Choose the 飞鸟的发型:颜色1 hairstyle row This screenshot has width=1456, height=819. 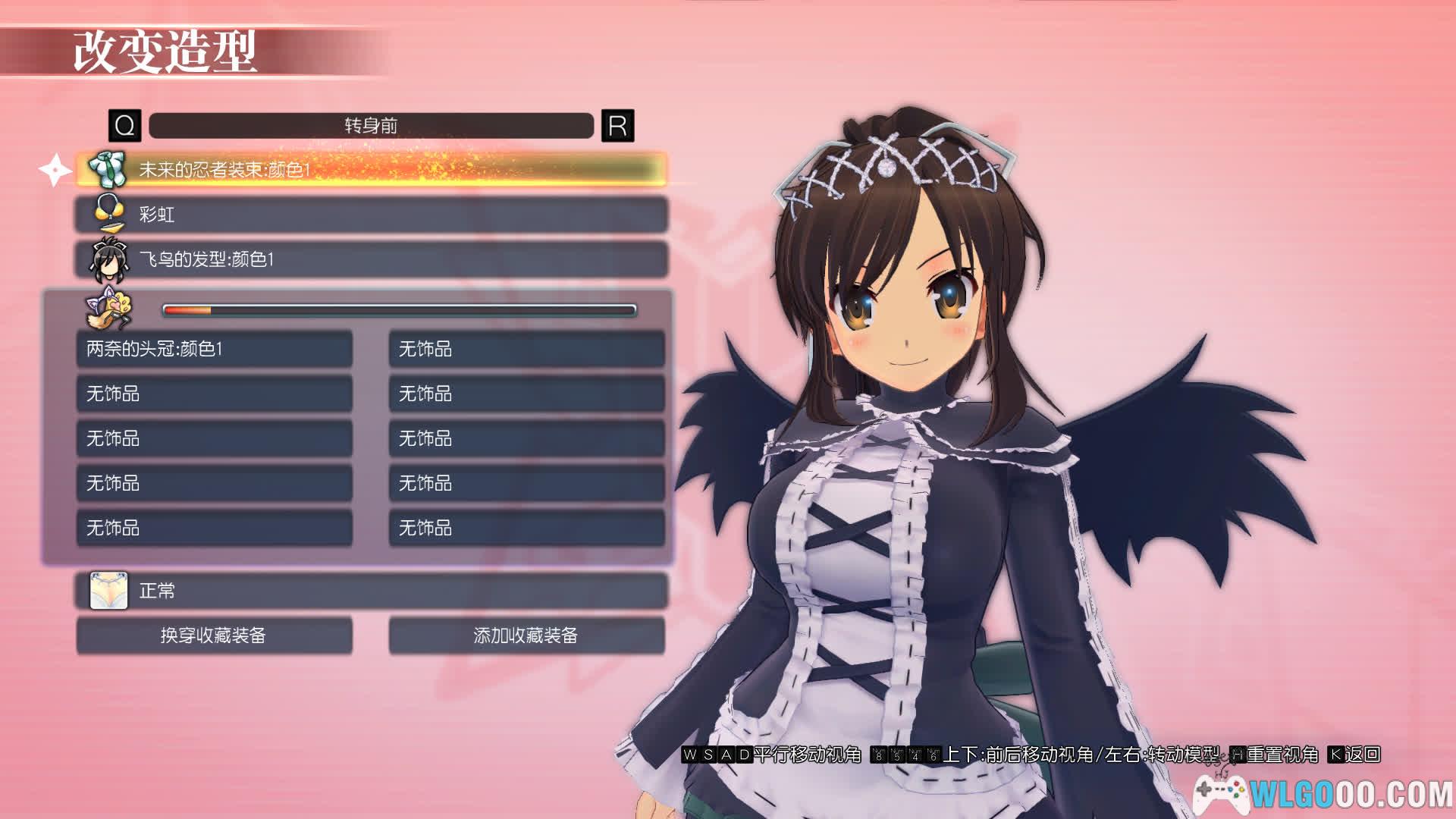coord(372,259)
